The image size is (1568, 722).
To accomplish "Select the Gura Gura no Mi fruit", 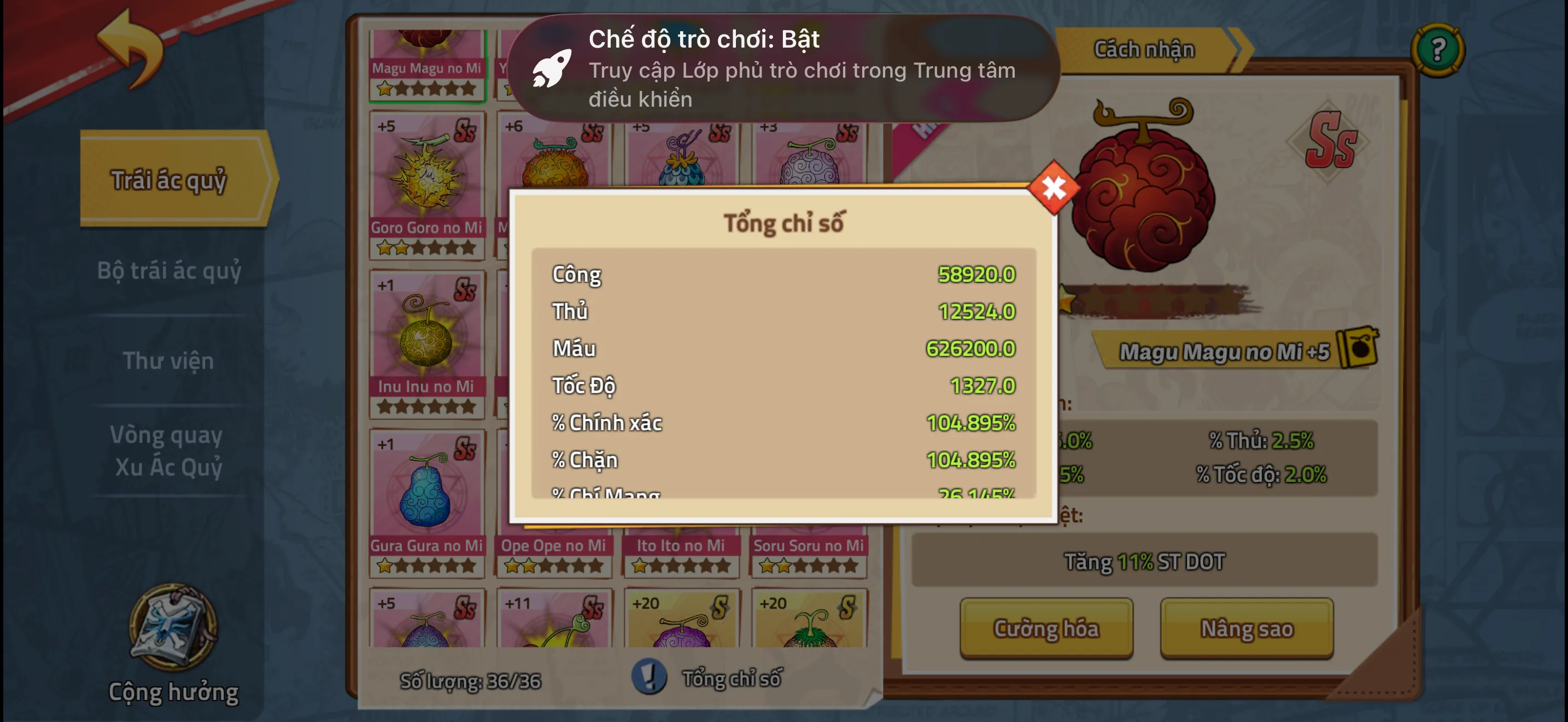I will pyautogui.click(x=426, y=500).
